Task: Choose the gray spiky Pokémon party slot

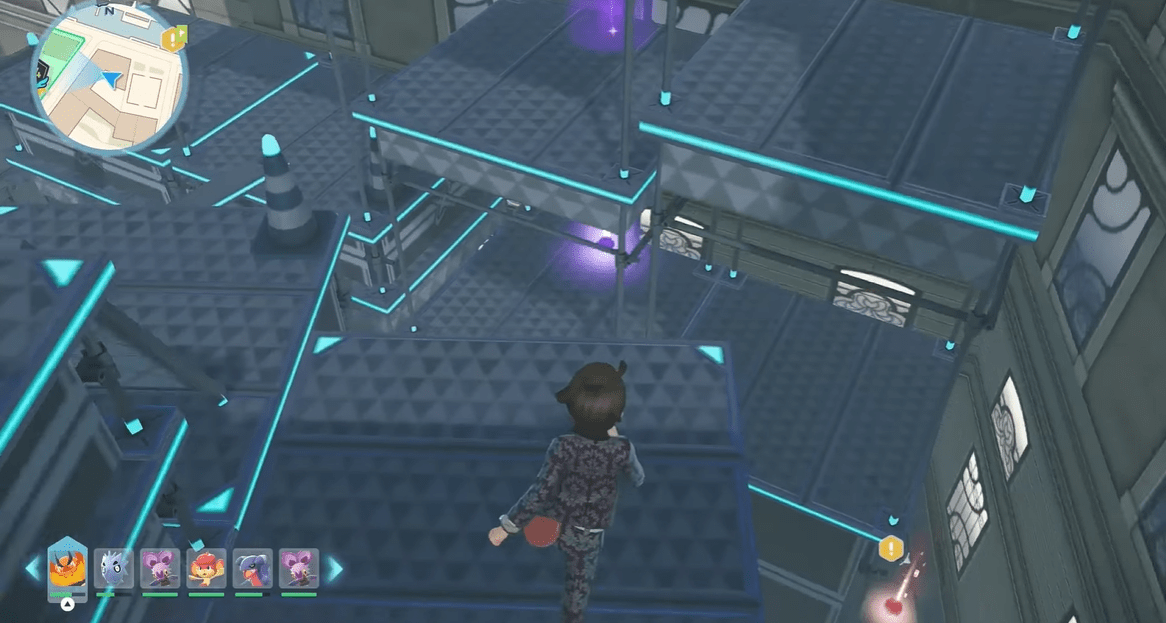Action: 113,569
